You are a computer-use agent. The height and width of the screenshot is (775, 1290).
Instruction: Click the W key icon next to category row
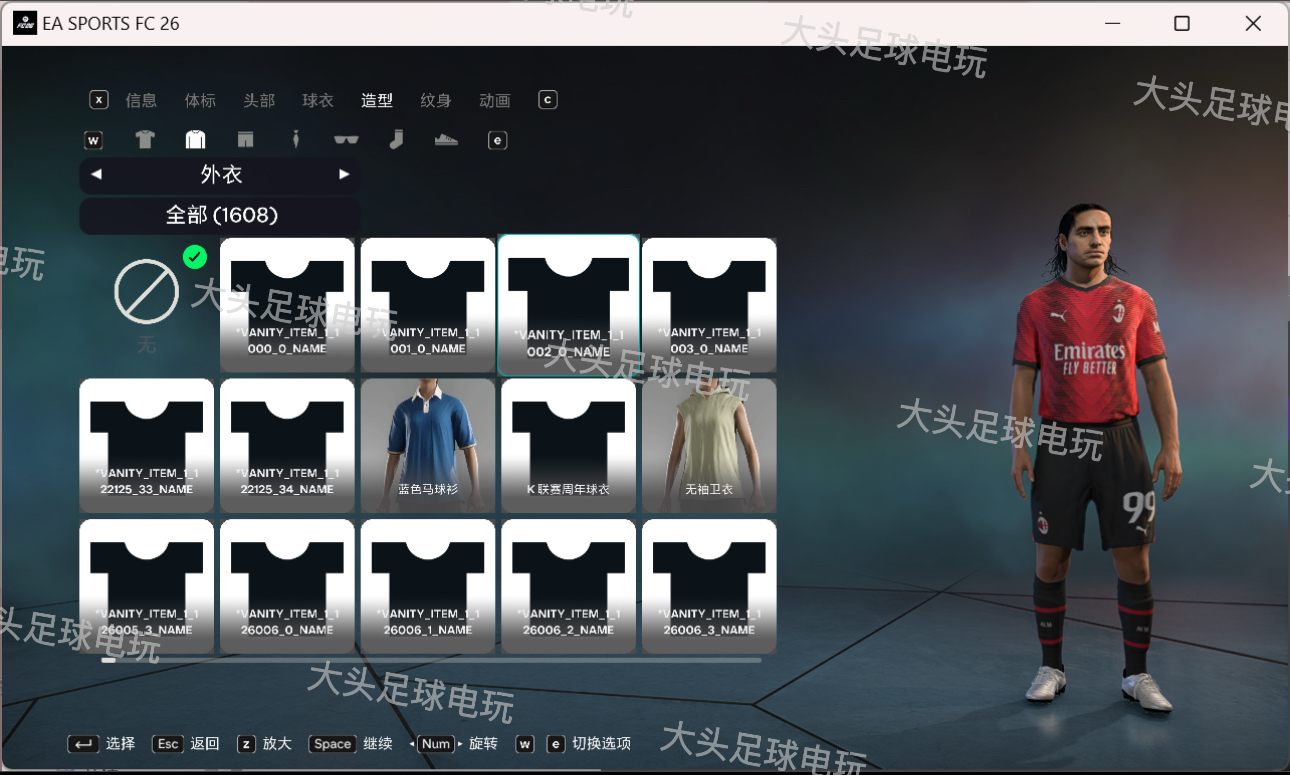[x=93, y=140]
